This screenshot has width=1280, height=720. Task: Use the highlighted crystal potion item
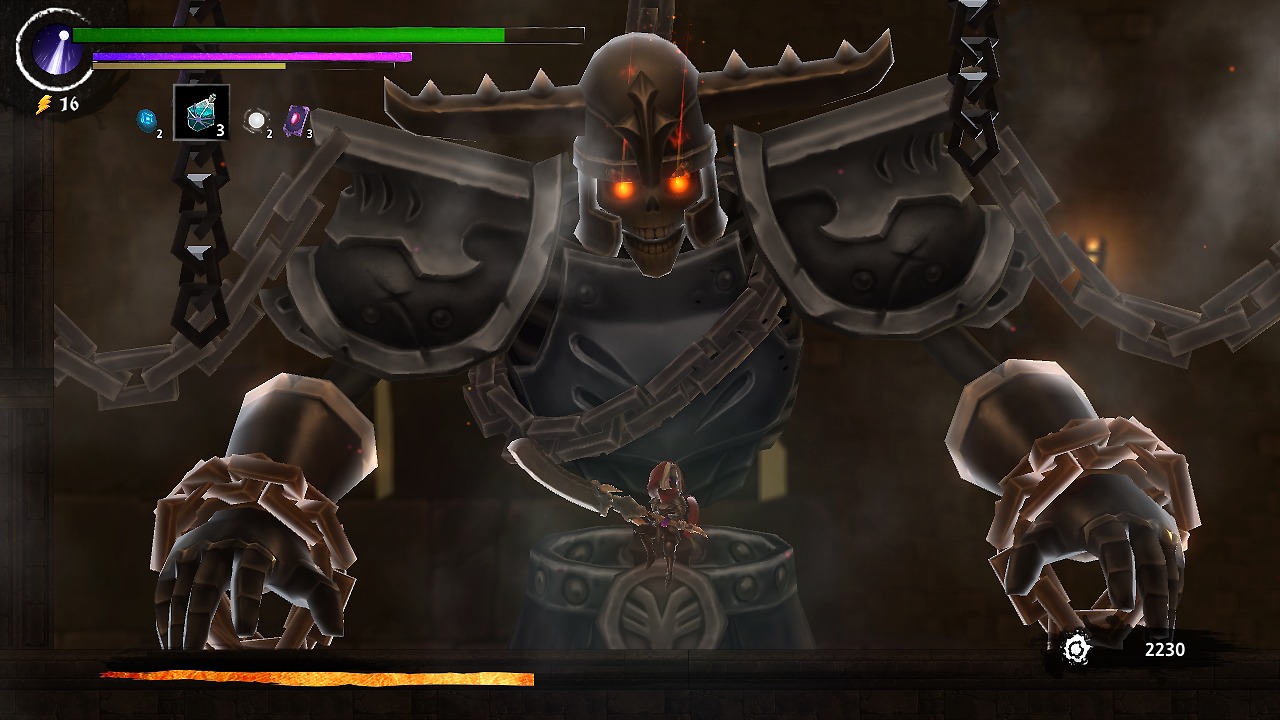[x=202, y=114]
